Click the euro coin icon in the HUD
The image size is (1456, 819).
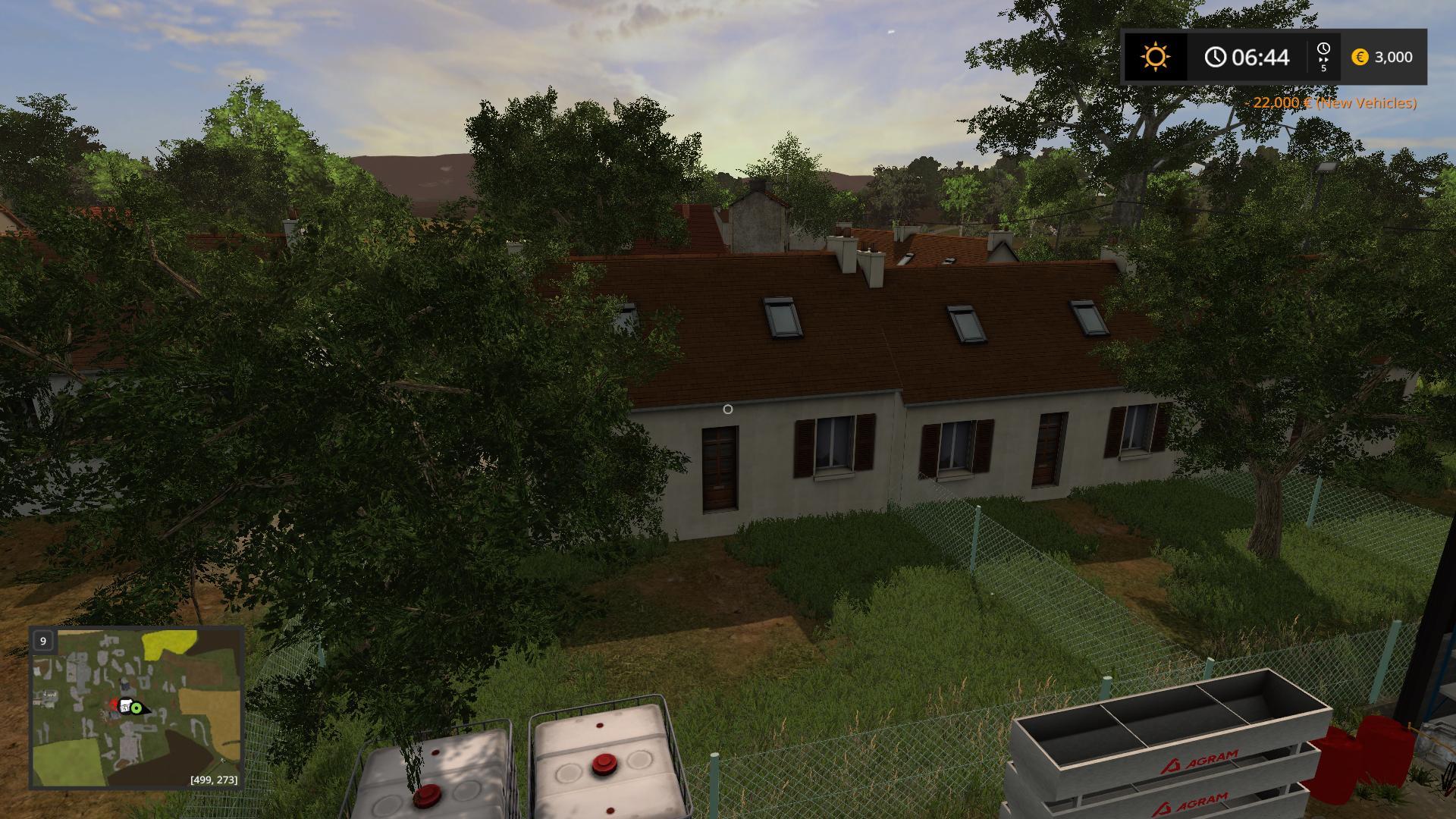click(1360, 58)
